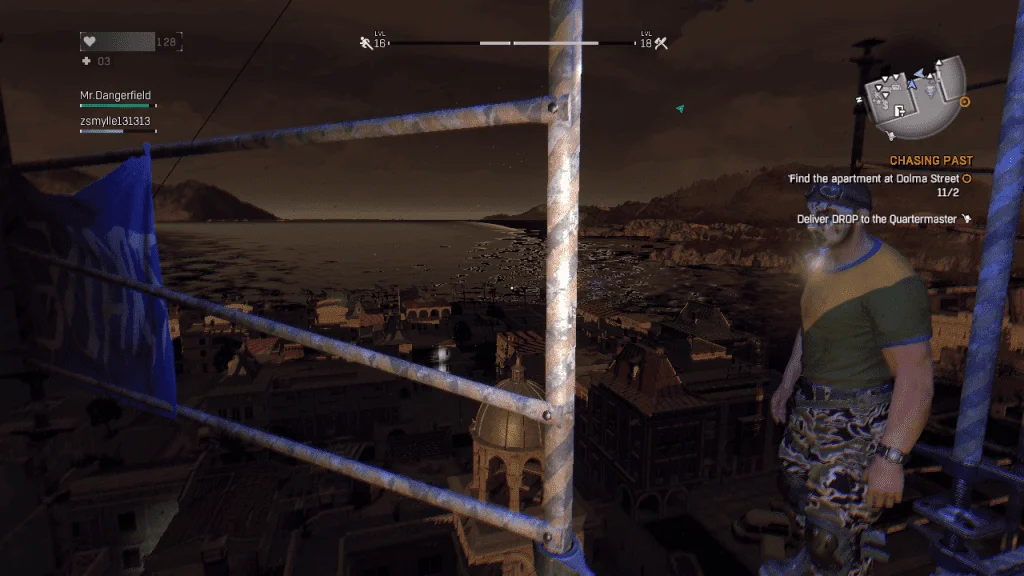
Task: Select co-op player Mr.Dangerfield
Action: pos(116,96)
